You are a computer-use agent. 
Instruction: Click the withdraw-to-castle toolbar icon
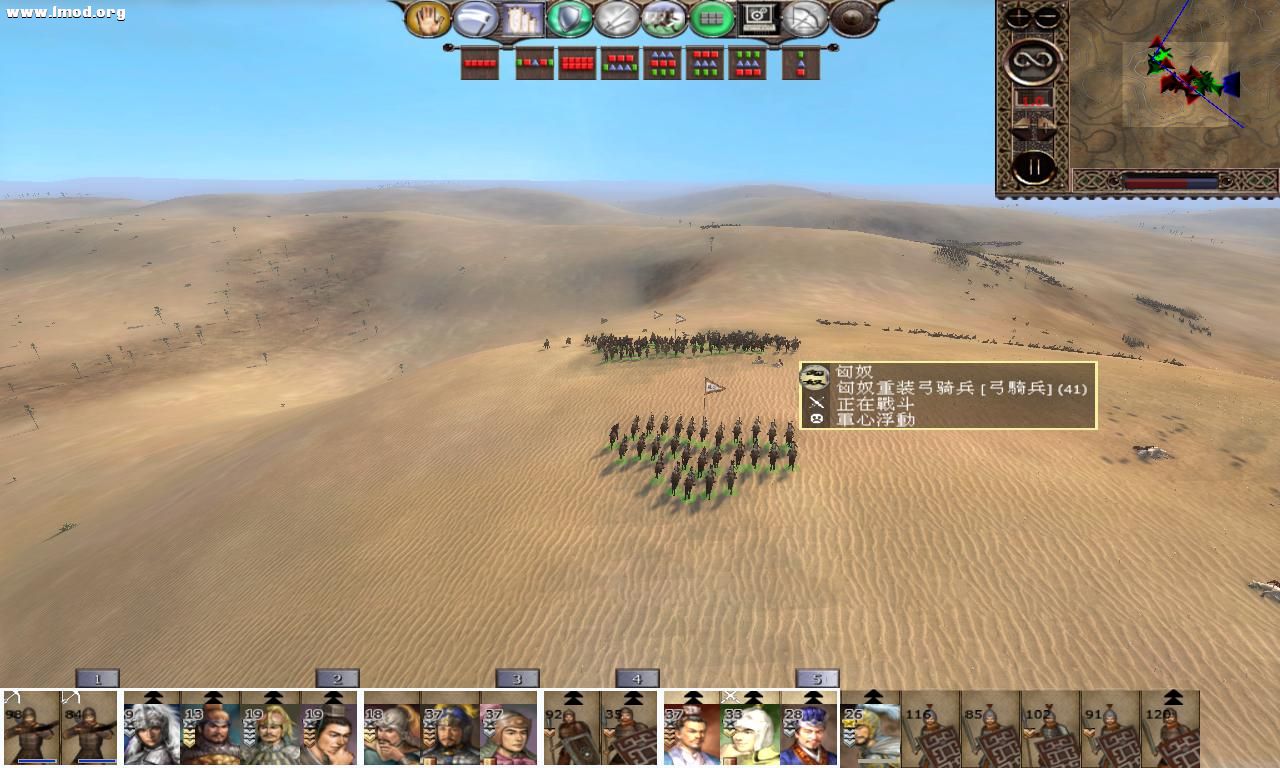pos(525,18)
